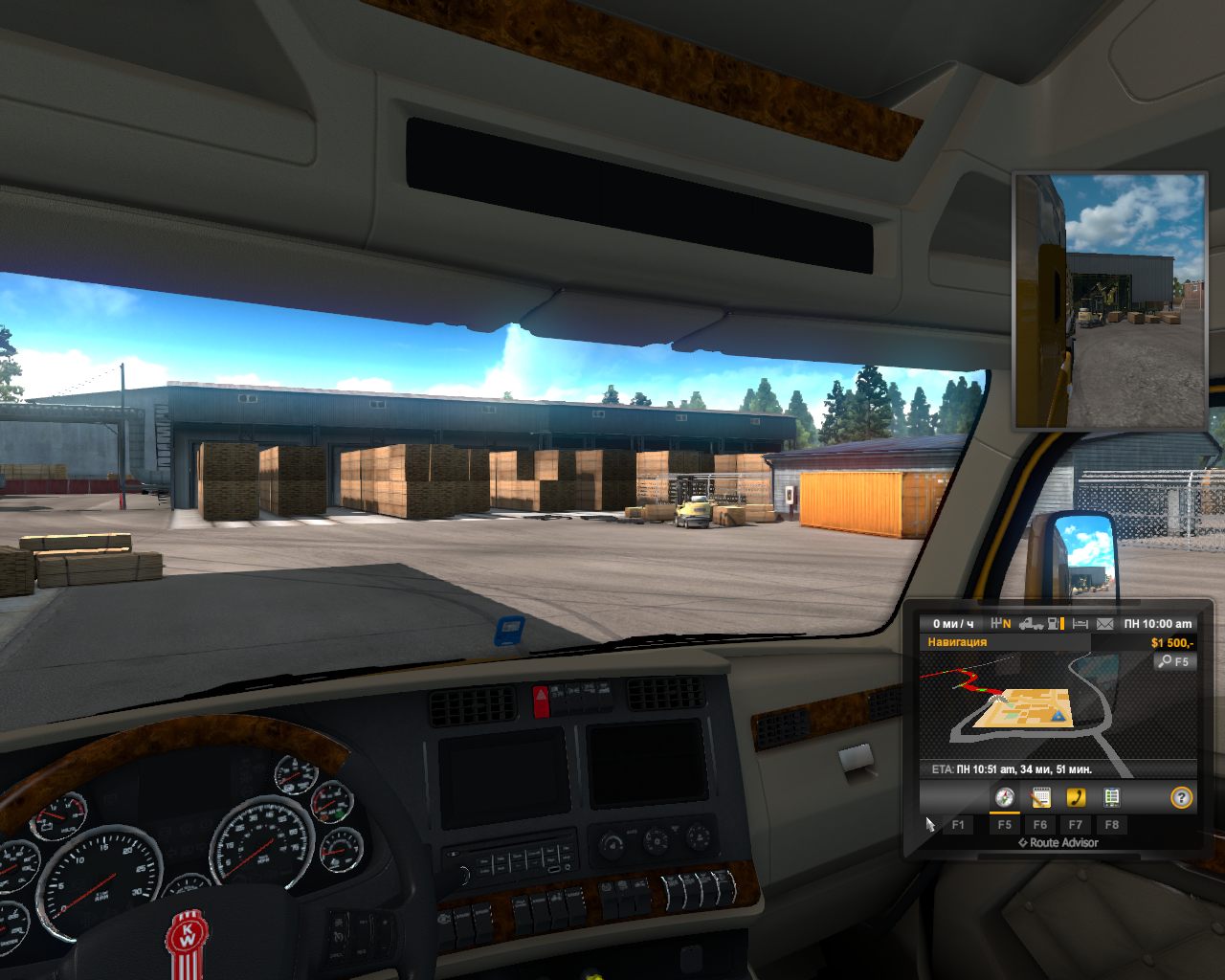Click the bed rest indicator icon
The image size is (1225, 980).
coord(1080,624)
